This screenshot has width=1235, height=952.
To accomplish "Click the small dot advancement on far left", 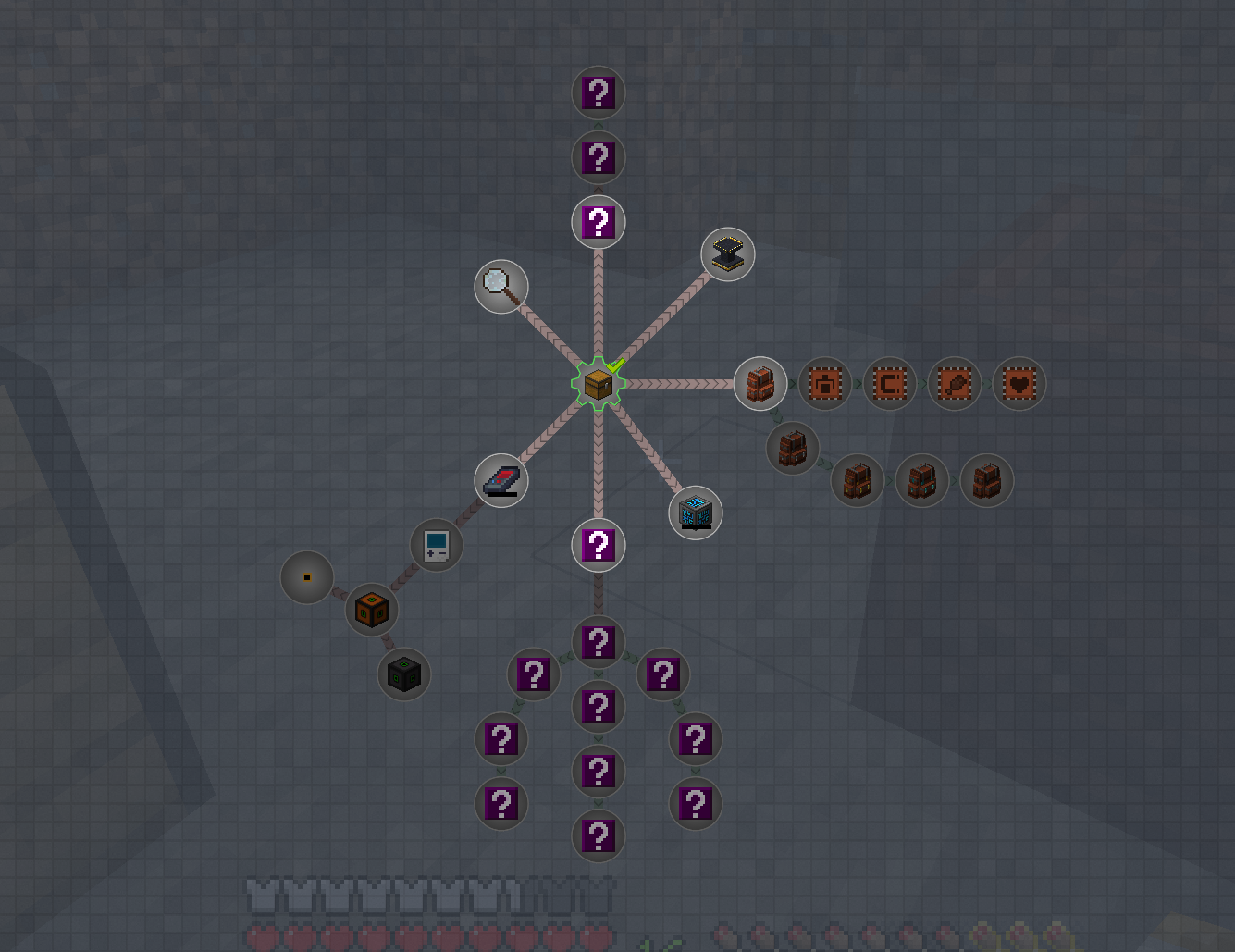I will (306, 576).
